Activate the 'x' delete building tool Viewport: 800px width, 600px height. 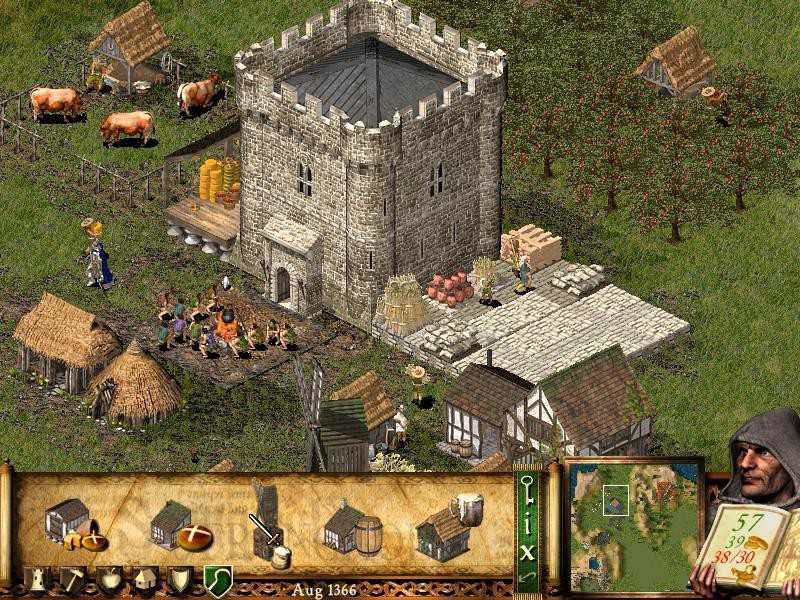pyautogui.click(x=527, y=549)
